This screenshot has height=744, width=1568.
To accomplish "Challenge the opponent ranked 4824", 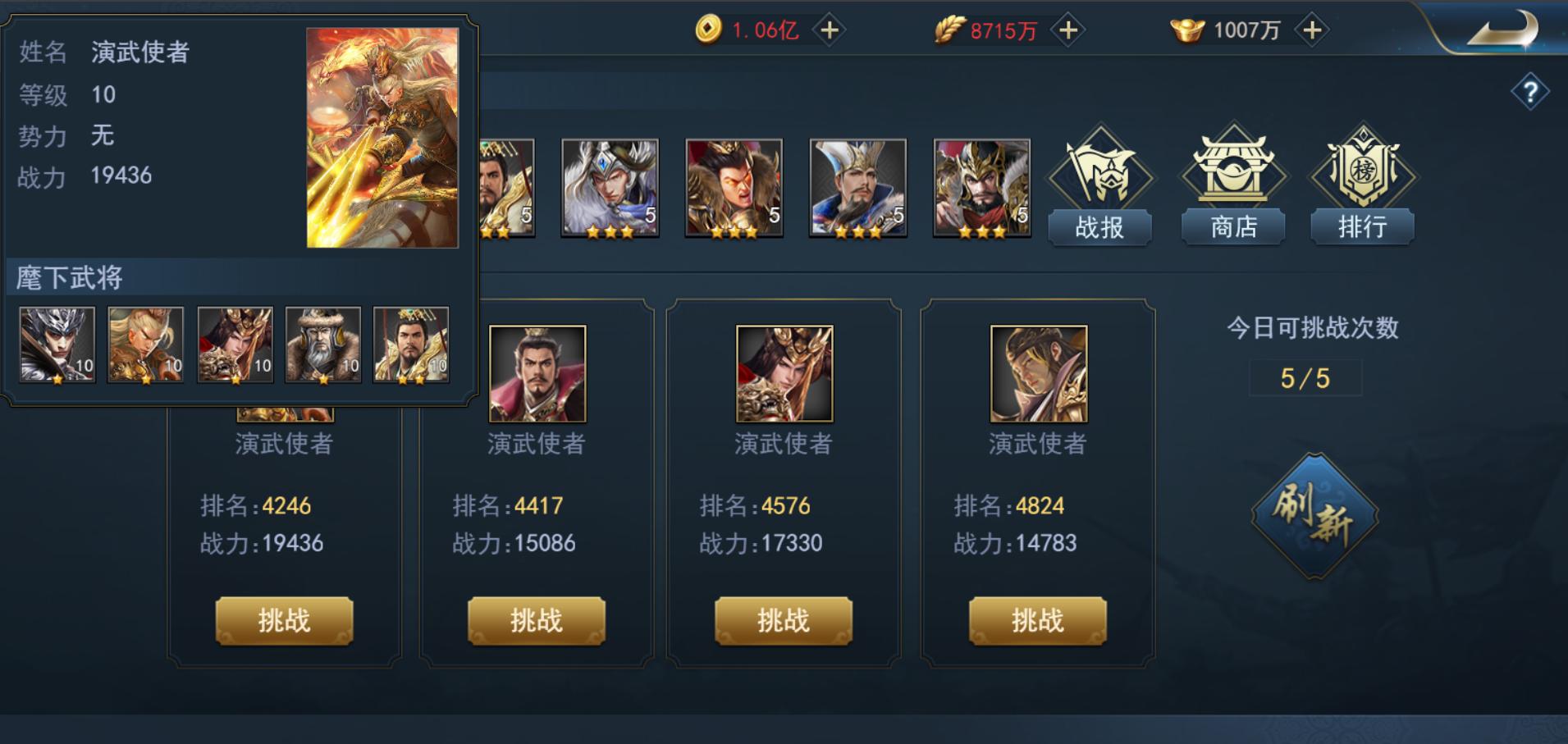I will [1037, 621].
